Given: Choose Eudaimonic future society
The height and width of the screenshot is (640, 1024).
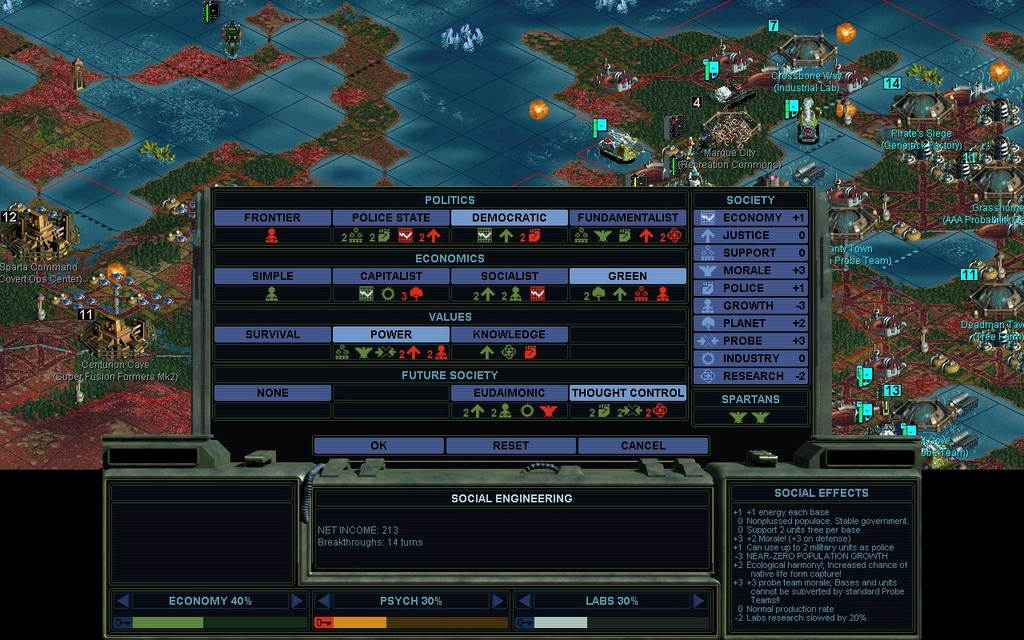Looking at the screenshot, I should coord(509,393).
